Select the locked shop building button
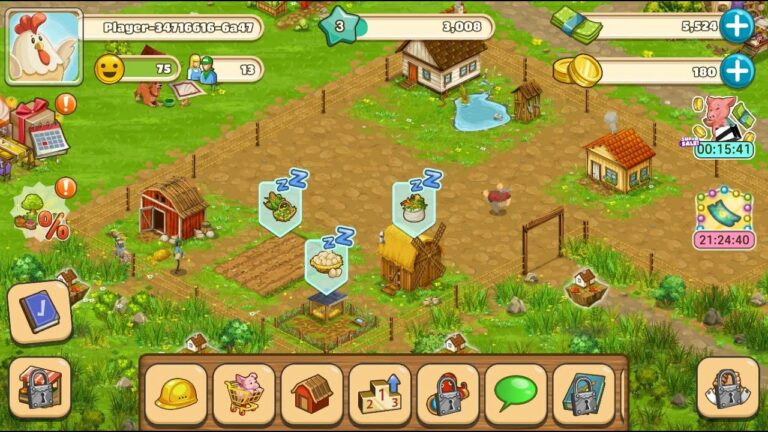768x432 pixels. coord(39,387)
